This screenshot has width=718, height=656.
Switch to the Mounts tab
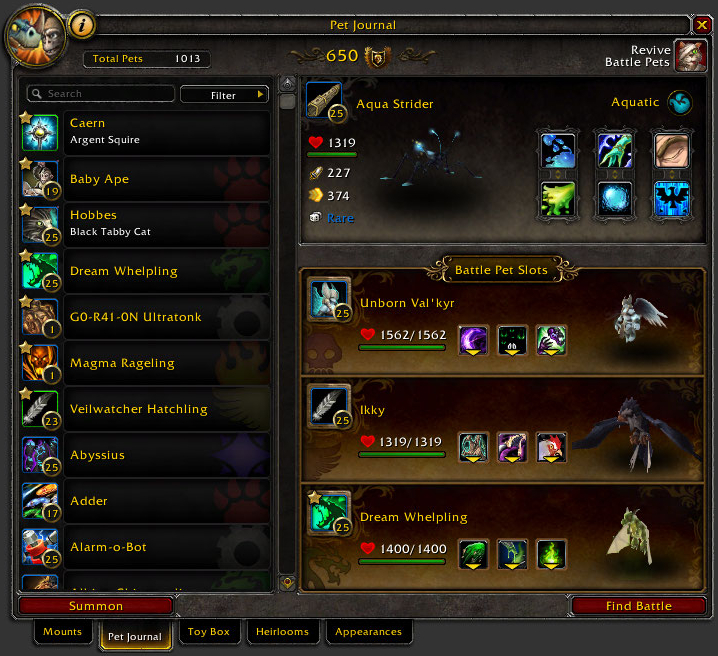pos(62,632)
